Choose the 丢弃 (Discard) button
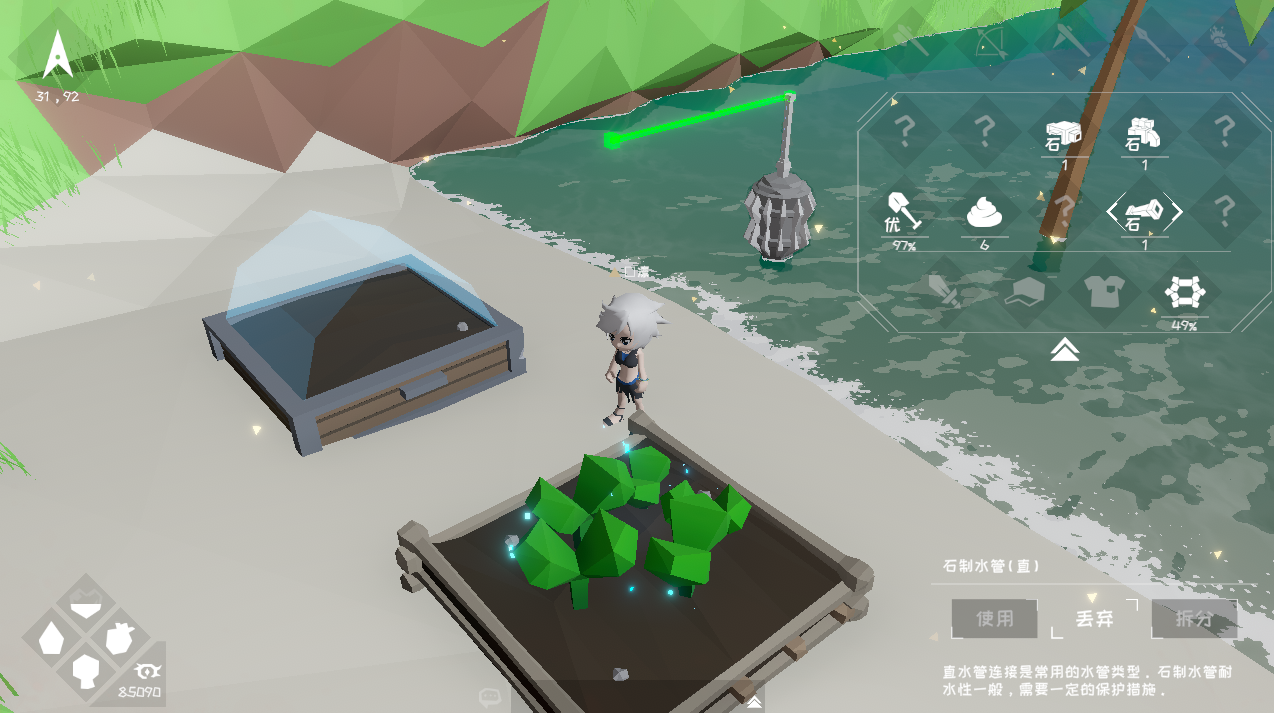This screenshot has width=1274, height=713. pyautogui.click(x=1094, y=619)
